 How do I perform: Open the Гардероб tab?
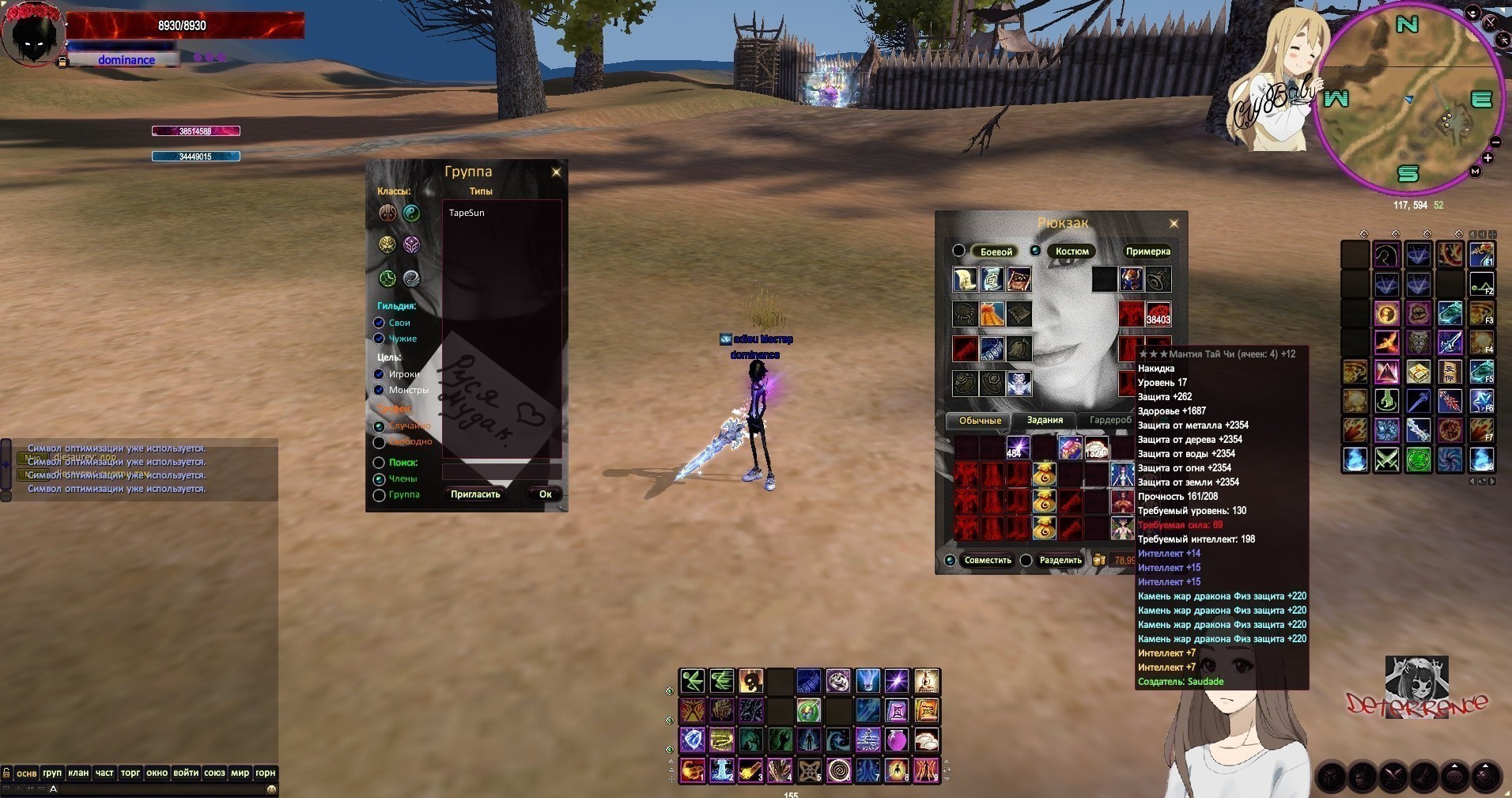click(1110, 421)
